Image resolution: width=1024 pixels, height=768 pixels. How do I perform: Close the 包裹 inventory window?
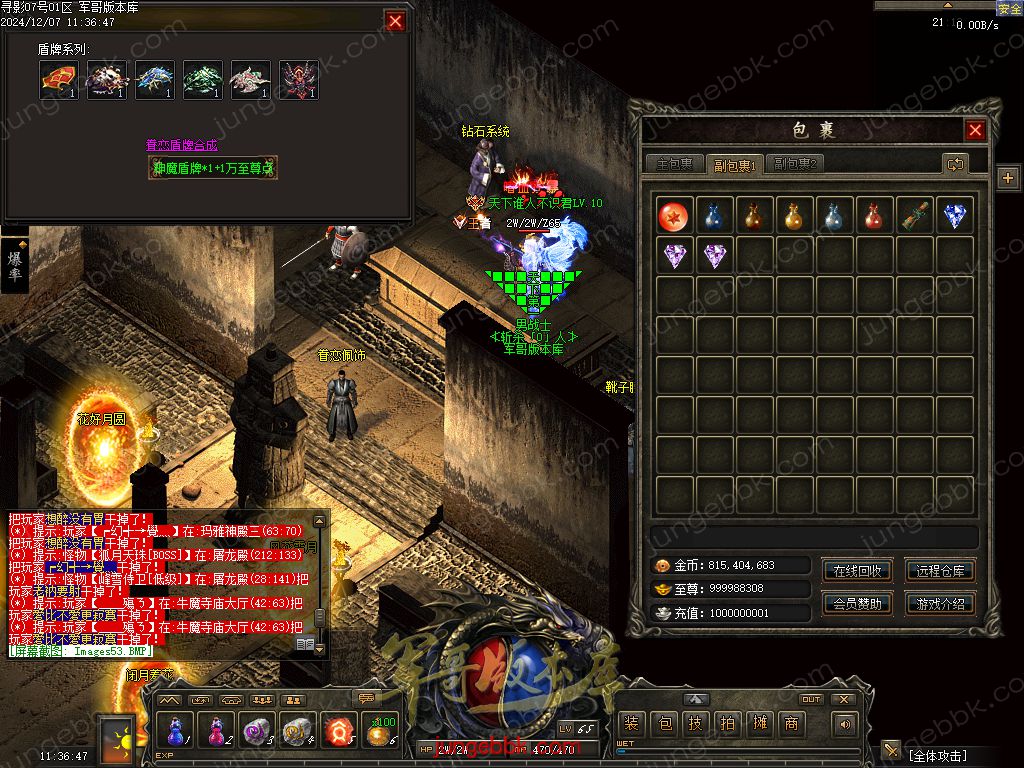coord(975,130)
